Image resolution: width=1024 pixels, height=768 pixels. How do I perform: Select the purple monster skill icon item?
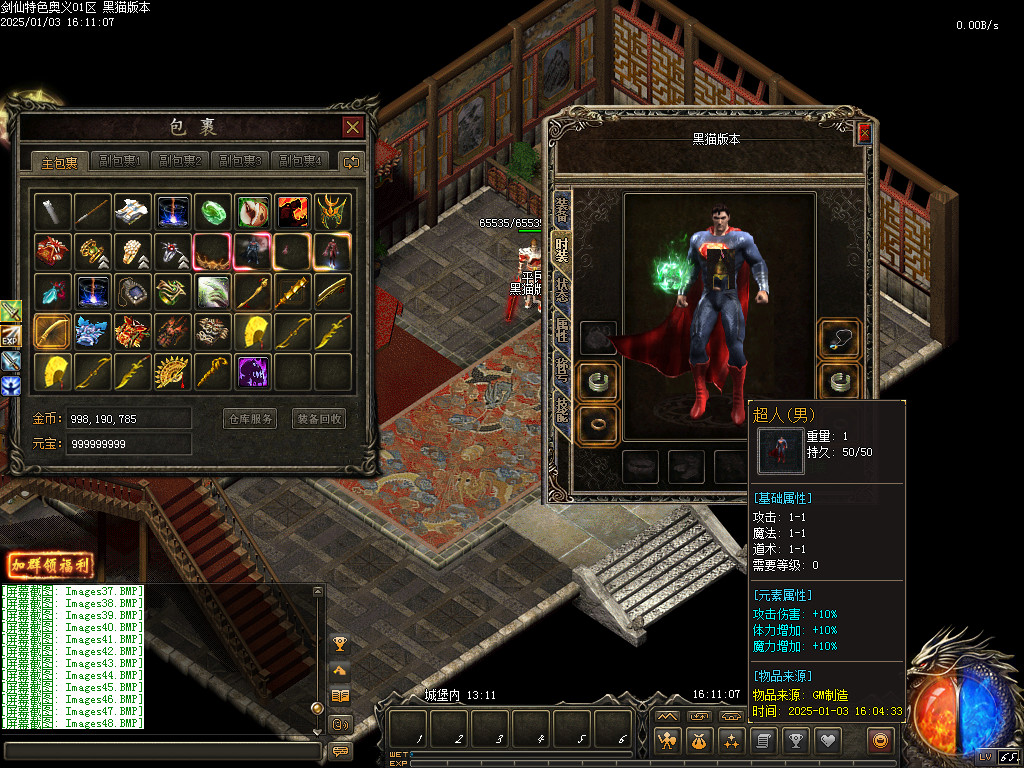tap(253, 372)
